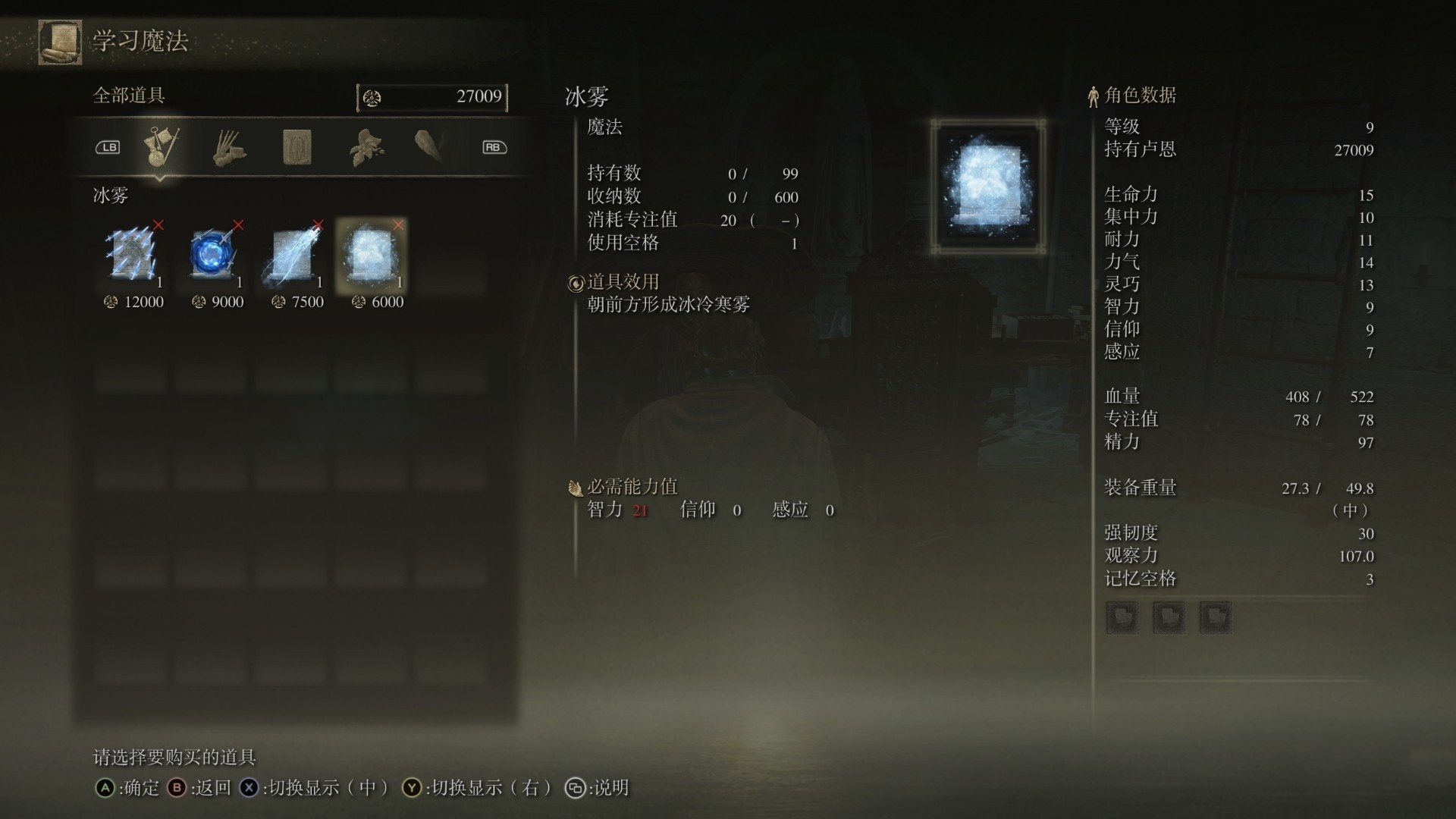Click the red X on the 12000 soul spell
This screenshot has width=1456, height=819.
coord(158,225)
